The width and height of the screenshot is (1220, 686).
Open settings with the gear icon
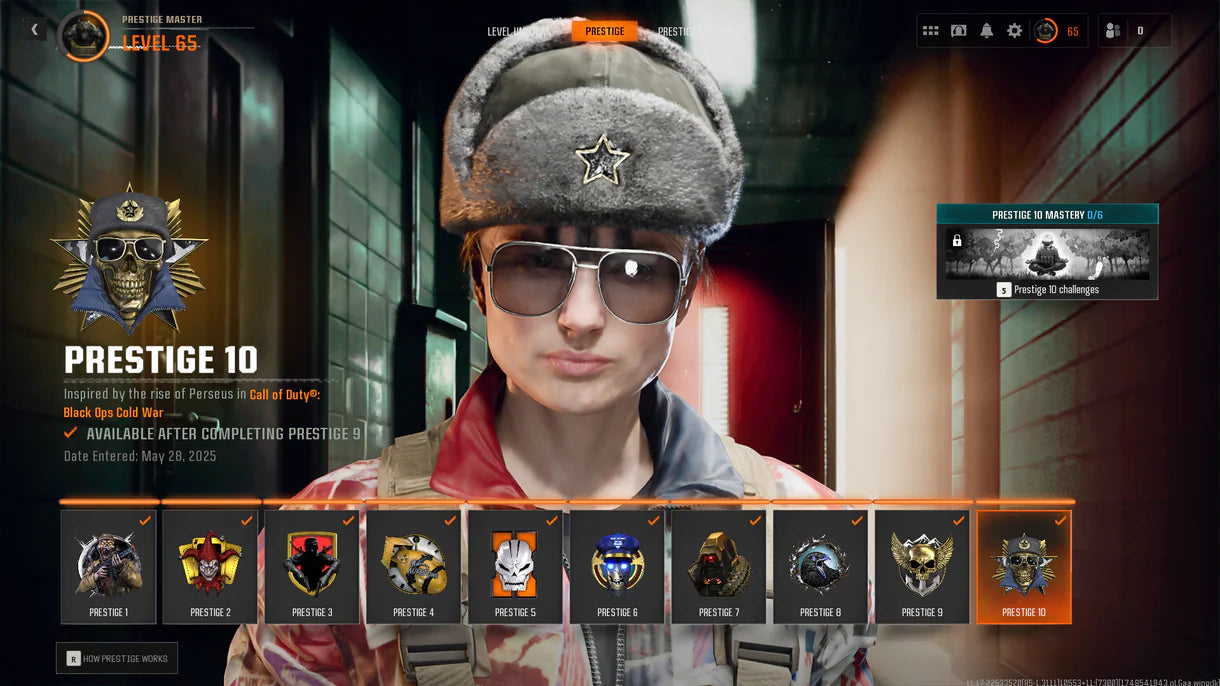pyautogui.click(x=1014, y=31)
